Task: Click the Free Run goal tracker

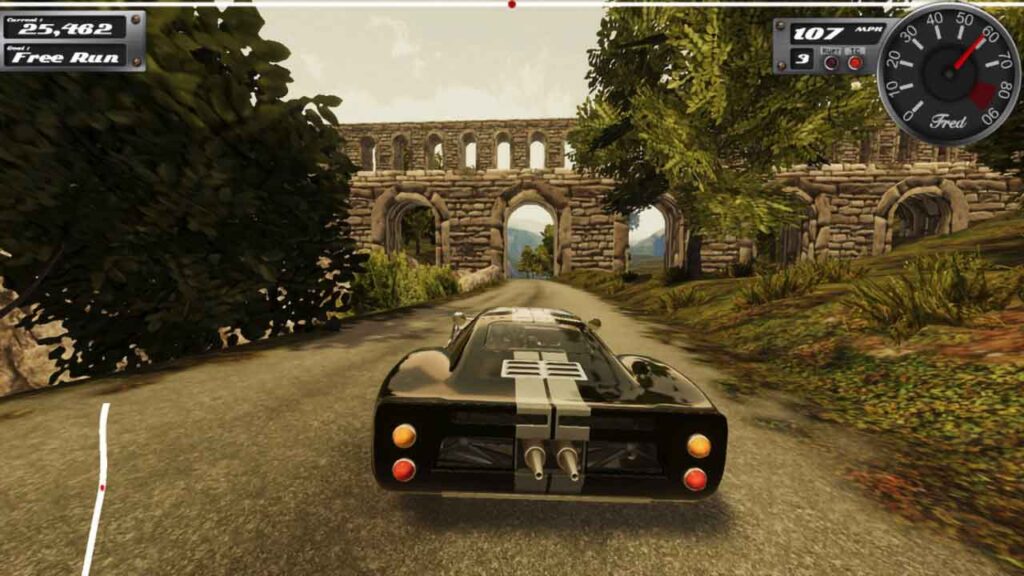Action: pyautogui.click(x=66, y=56)
